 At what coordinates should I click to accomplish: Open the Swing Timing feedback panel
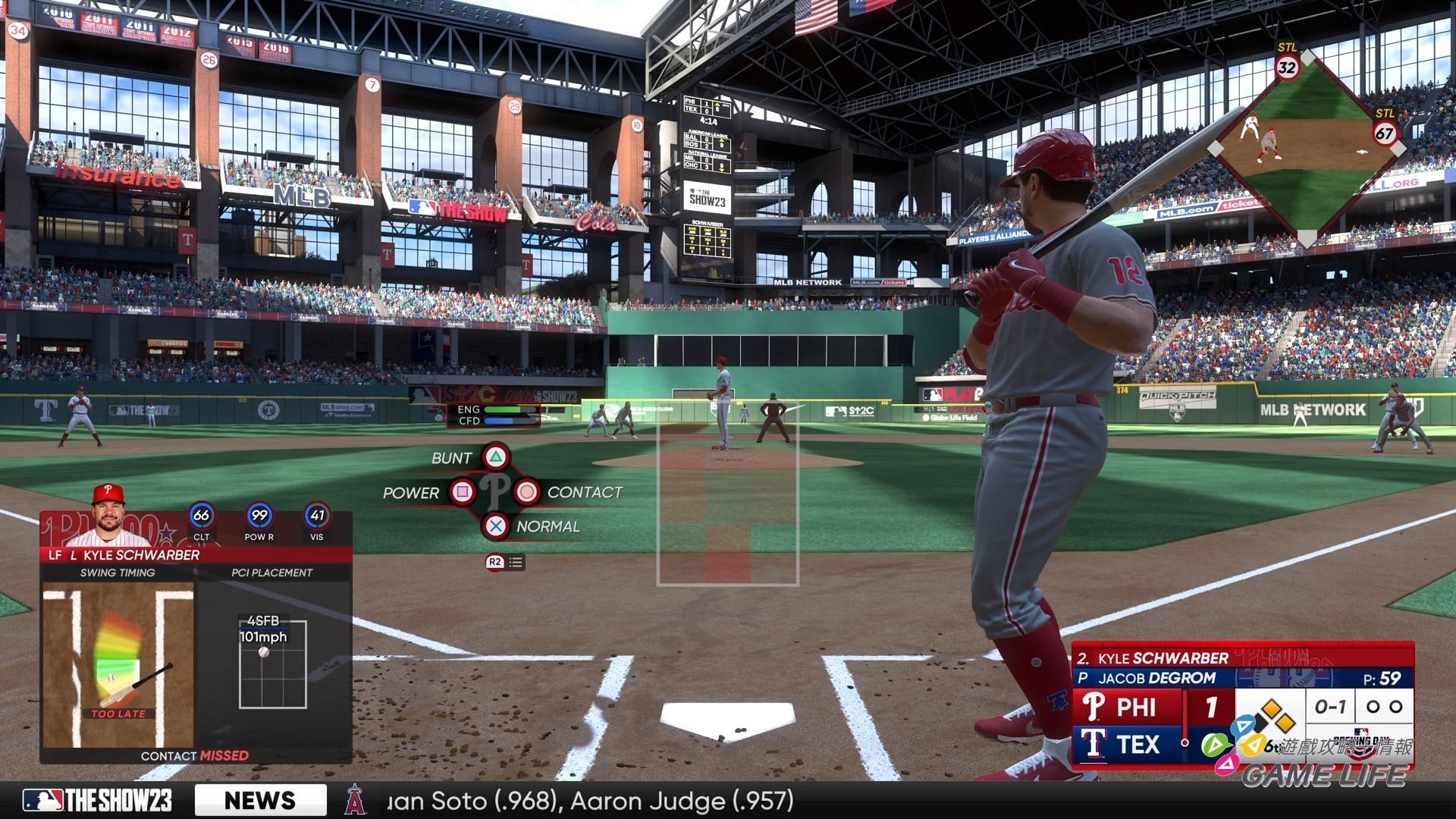pyautogui.click(x=118, y=664)
